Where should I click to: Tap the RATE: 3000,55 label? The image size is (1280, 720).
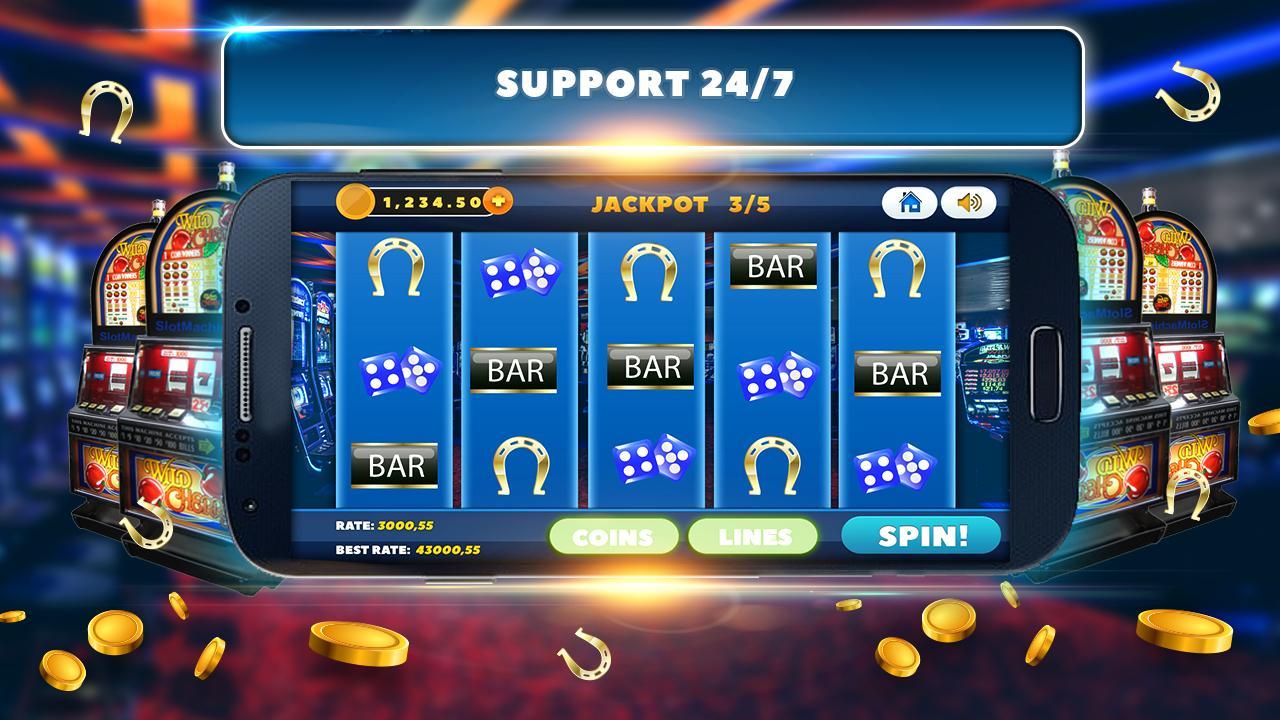click(x=385, y=524)
